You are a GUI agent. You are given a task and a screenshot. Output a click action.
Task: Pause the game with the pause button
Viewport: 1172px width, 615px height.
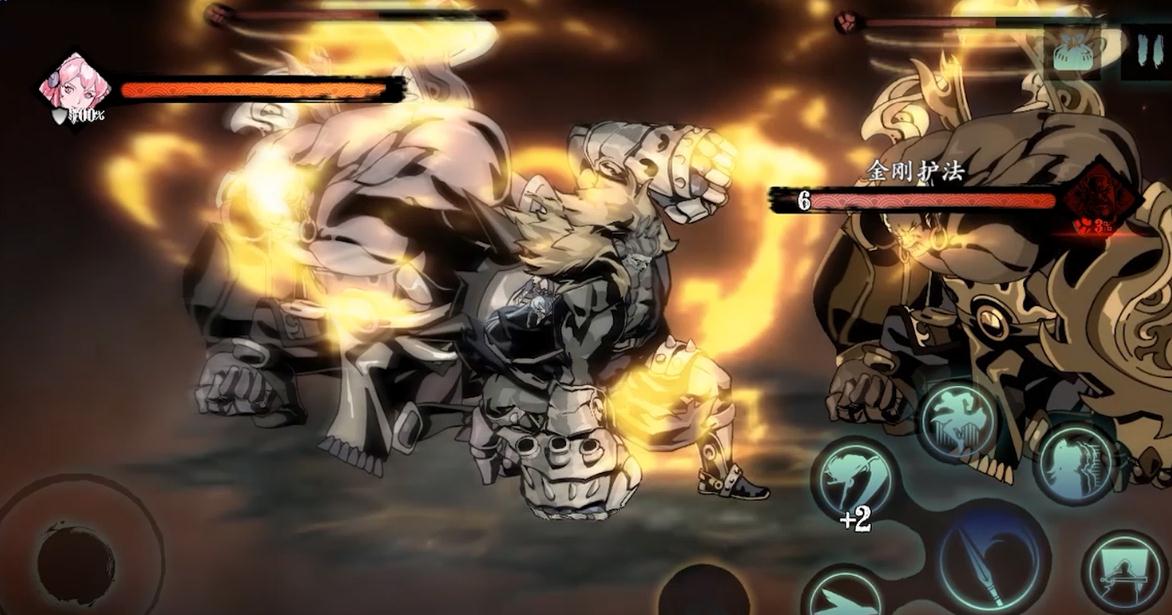pyautogui.click(x=1146, y=52)
